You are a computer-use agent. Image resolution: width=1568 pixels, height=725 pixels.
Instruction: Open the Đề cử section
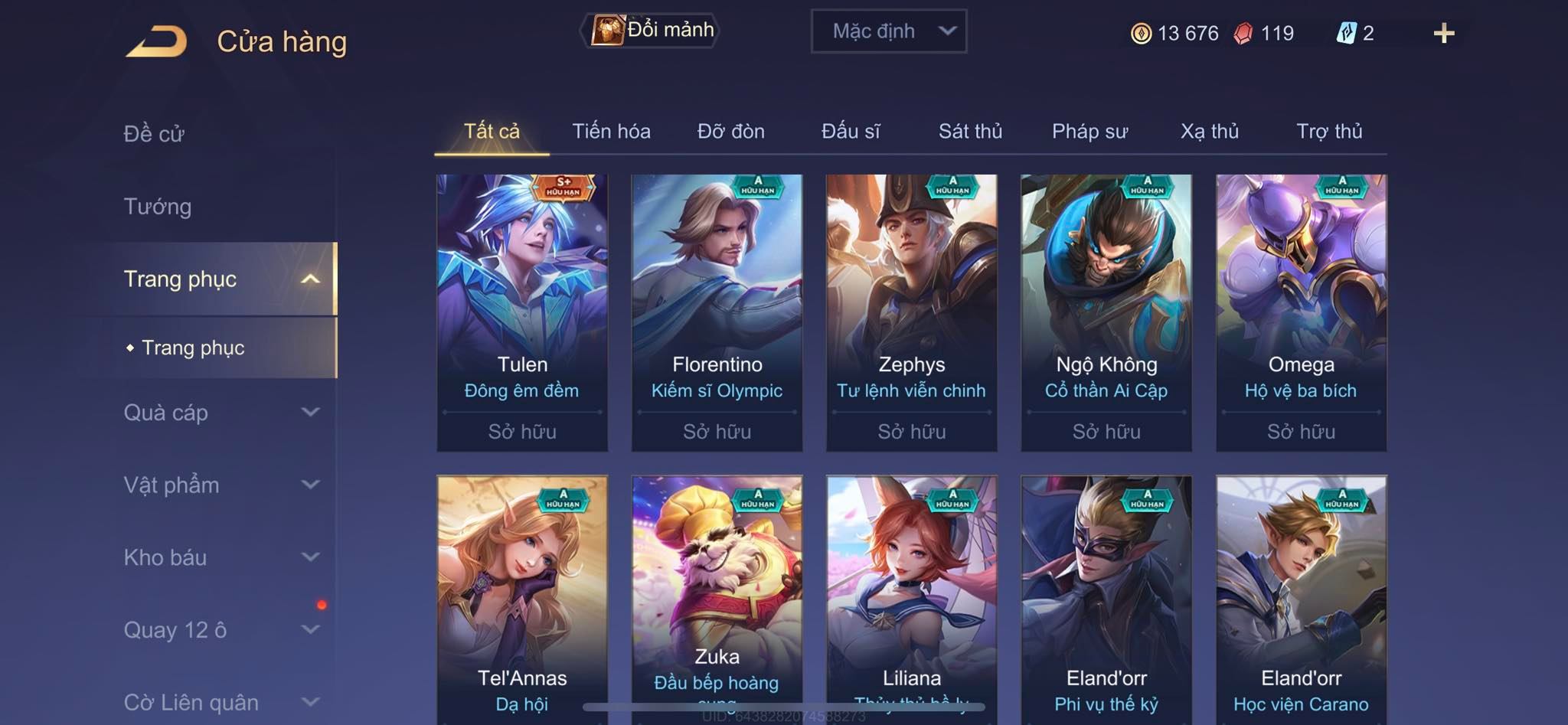point(154,134)
